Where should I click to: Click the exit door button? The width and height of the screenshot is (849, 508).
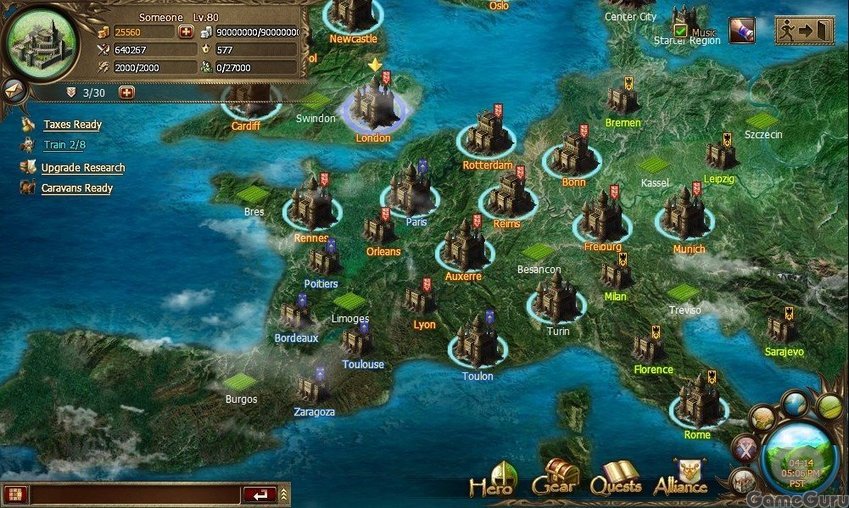[x=804, y=31]
